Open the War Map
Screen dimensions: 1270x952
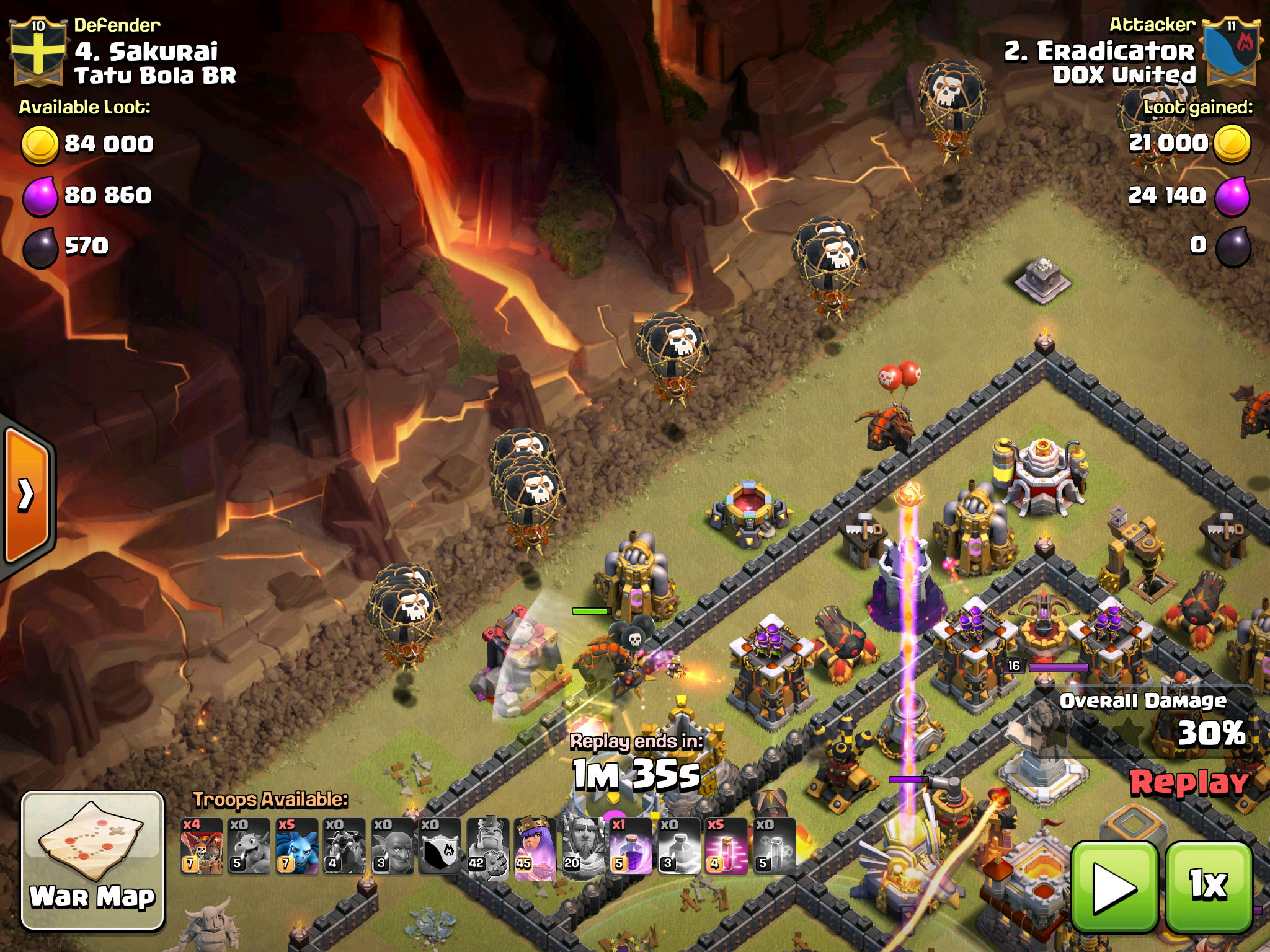[93, 860]
